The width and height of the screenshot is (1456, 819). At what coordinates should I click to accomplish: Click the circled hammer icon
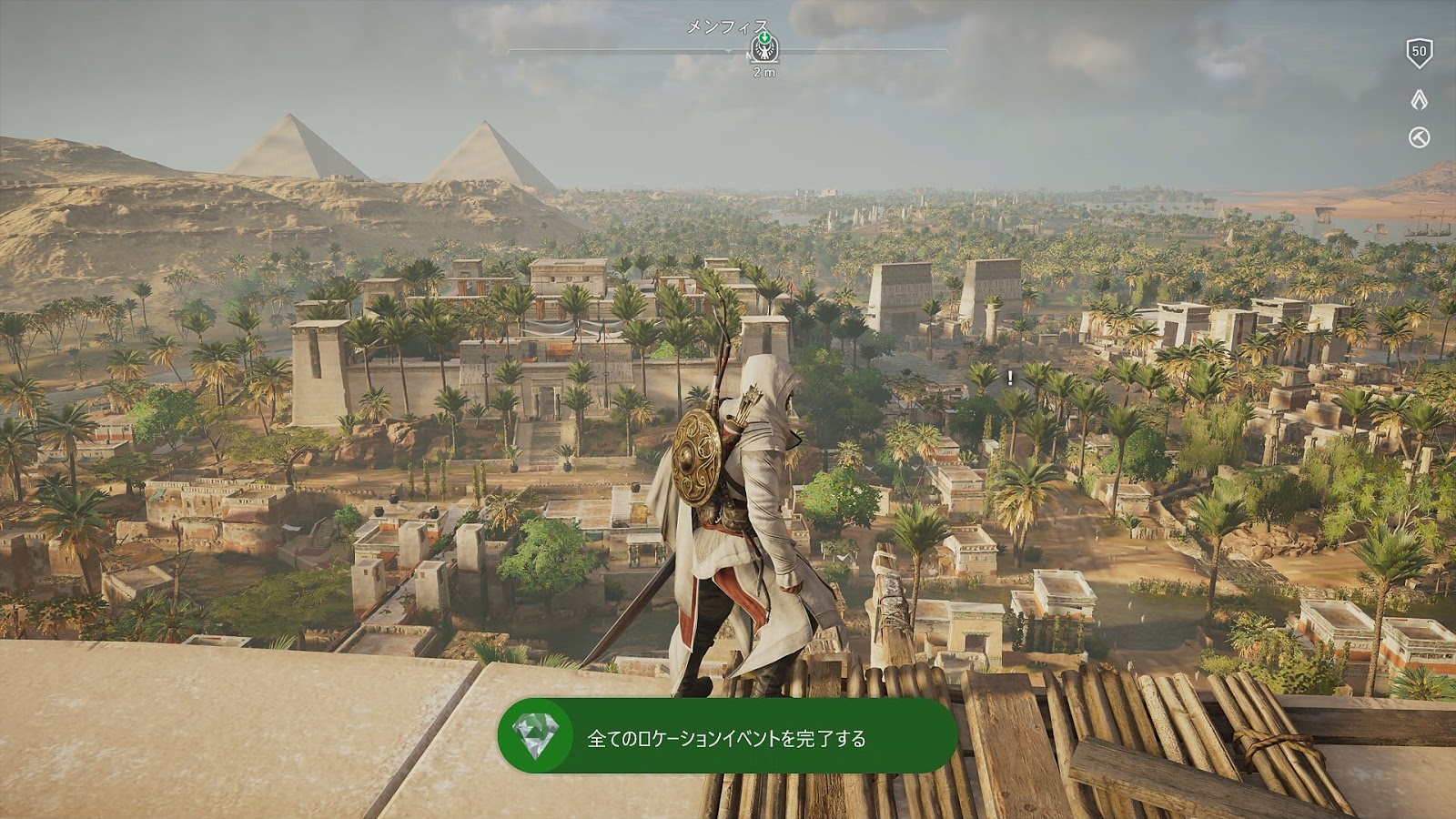pos(1419,137)
